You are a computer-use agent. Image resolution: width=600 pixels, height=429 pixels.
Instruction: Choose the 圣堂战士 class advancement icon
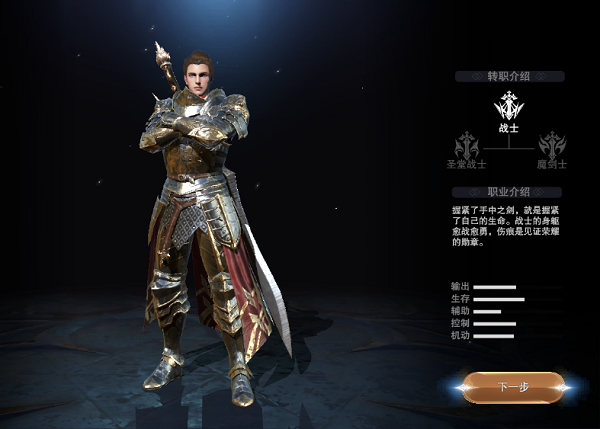tap(467, 145)
